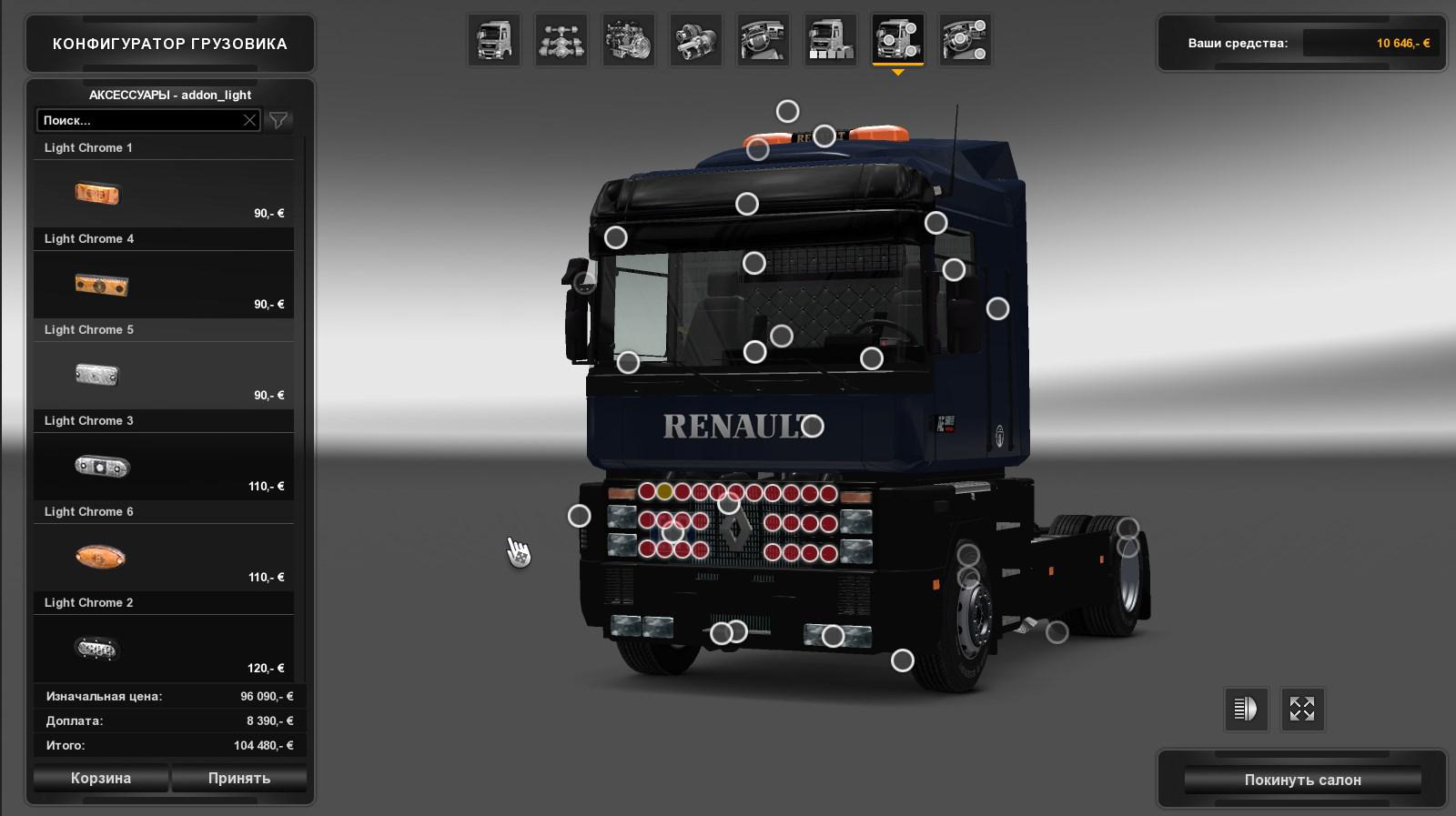This screenshot has width=1456, height=816.
Task: Select the transmission gearbox tab
Action: pos(696,40)
